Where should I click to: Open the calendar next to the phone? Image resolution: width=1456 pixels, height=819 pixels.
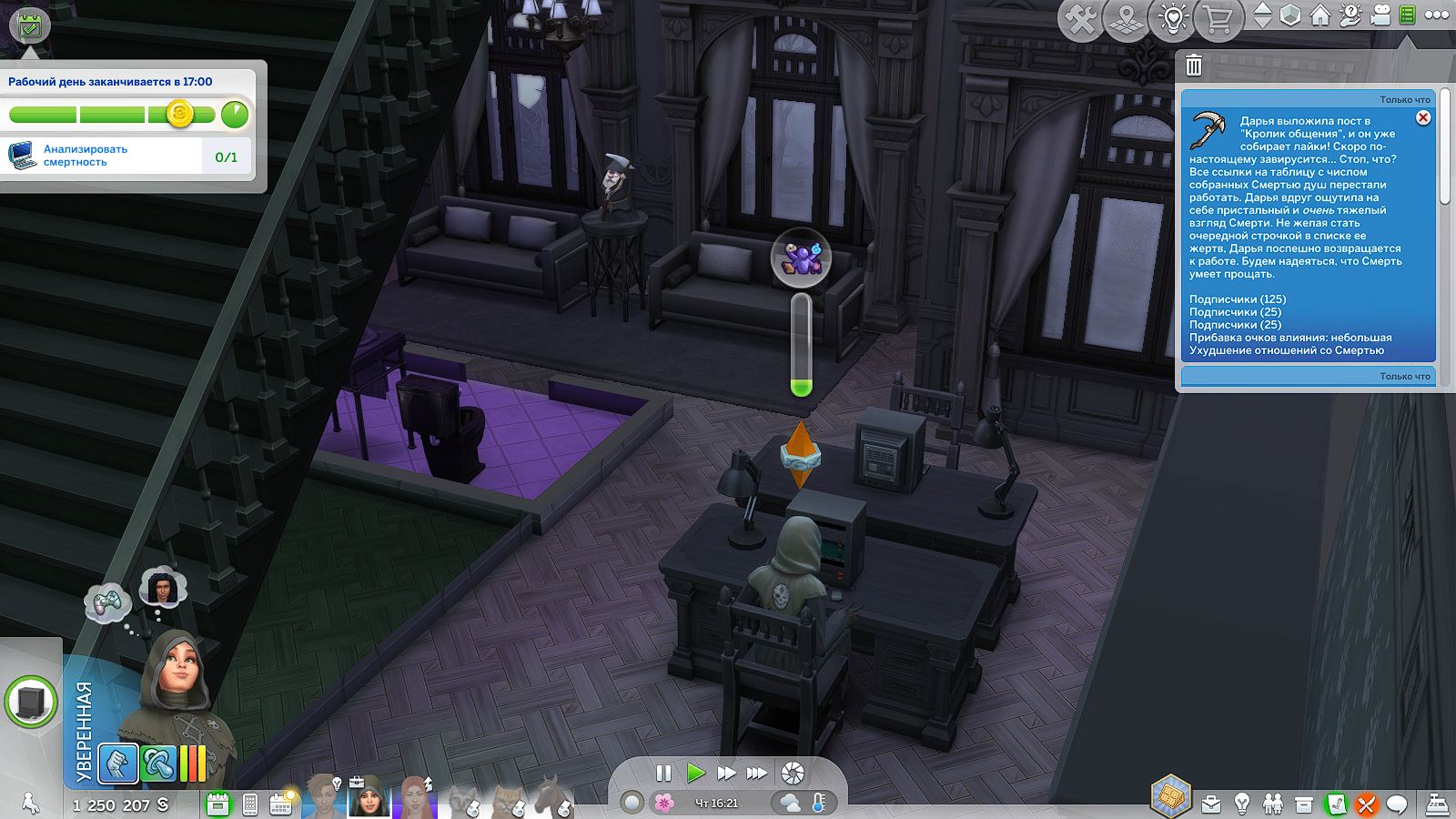280,804
